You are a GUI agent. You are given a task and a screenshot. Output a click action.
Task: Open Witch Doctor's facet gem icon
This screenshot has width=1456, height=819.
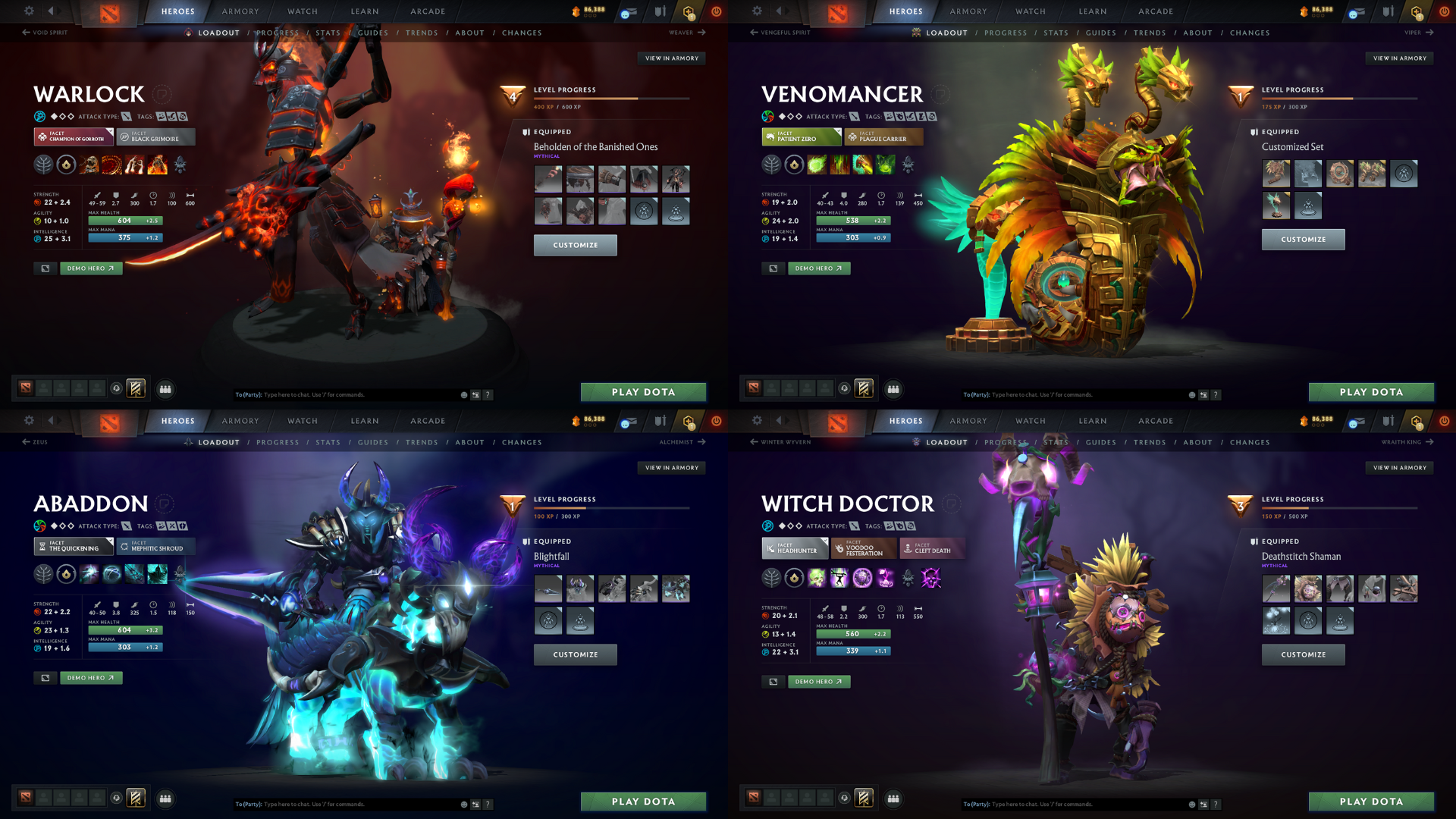[793, 579]
